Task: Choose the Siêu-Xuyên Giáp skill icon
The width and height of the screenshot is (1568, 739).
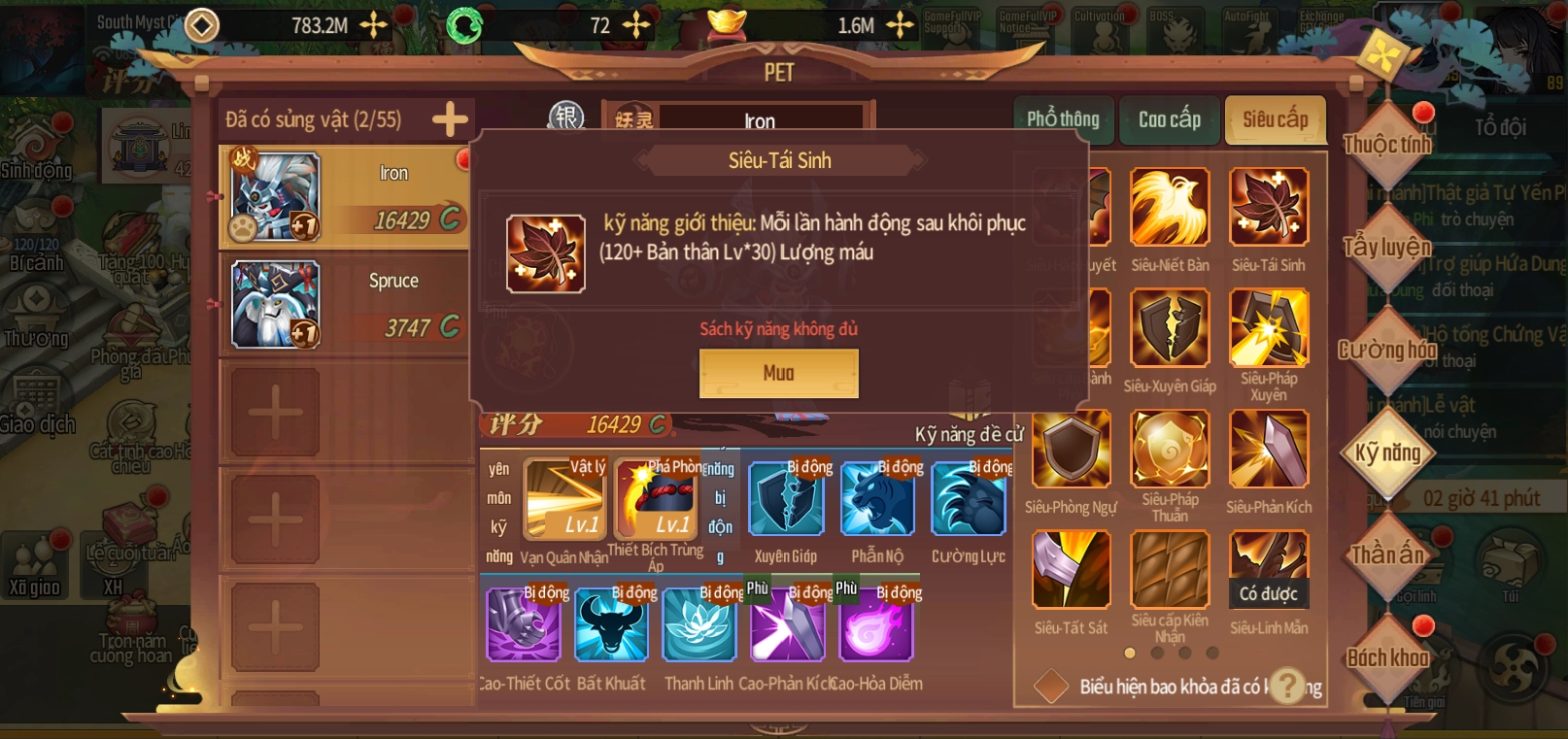Action: click(x=1170, y=328)
